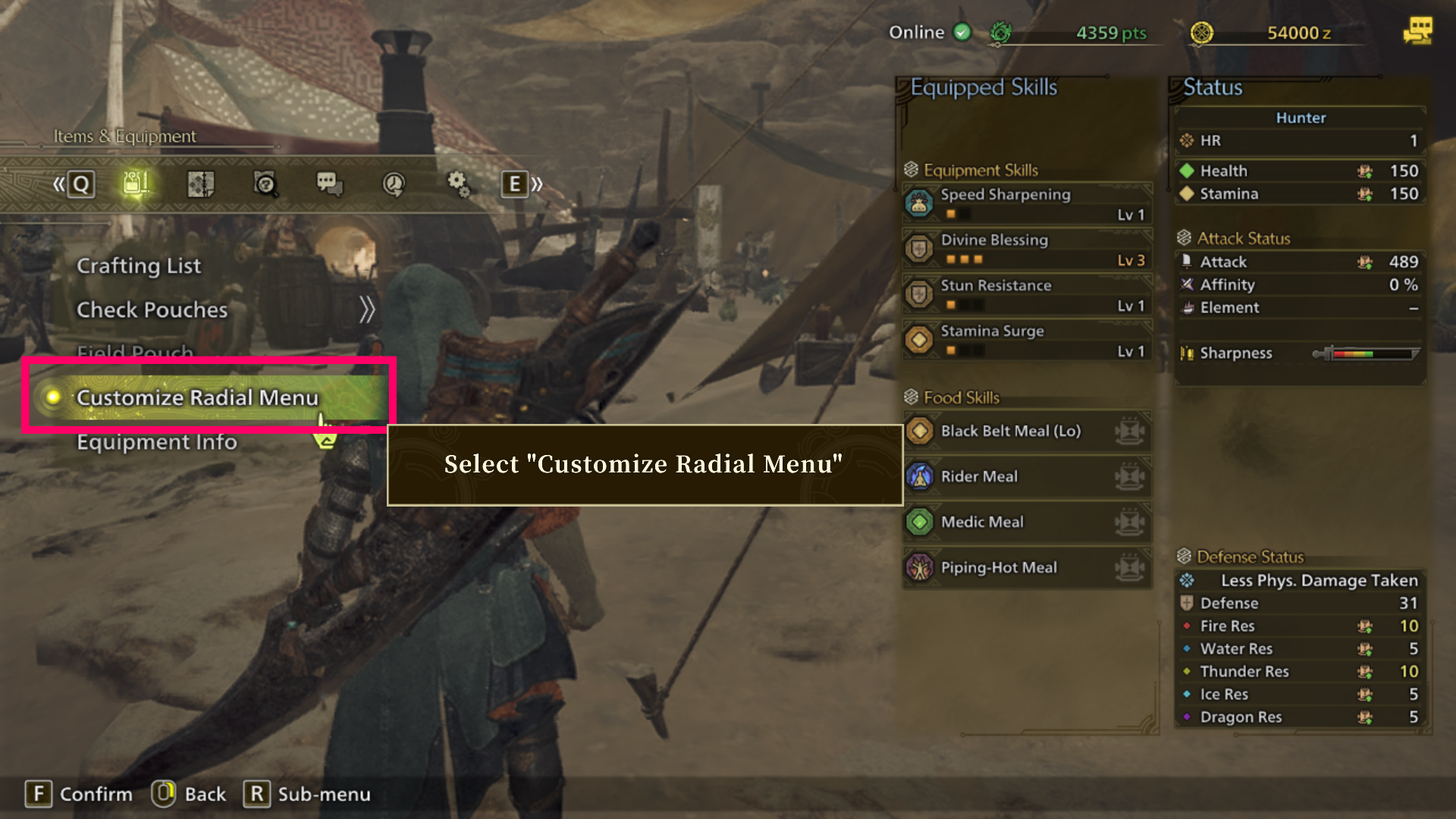Toggle the Medic Meal share icon
This screenshot has width=1456, height=819.
[1131, 522]
